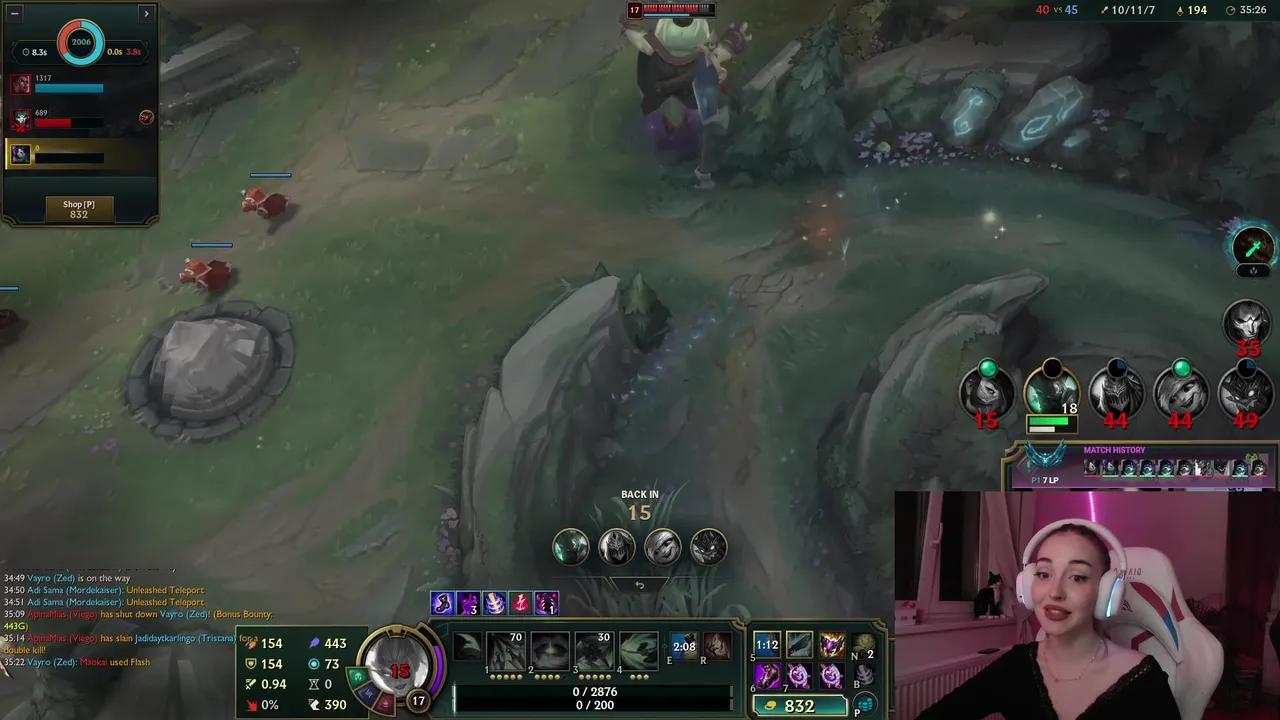Expand the team frames panel with the right arrow

(146, 13)
